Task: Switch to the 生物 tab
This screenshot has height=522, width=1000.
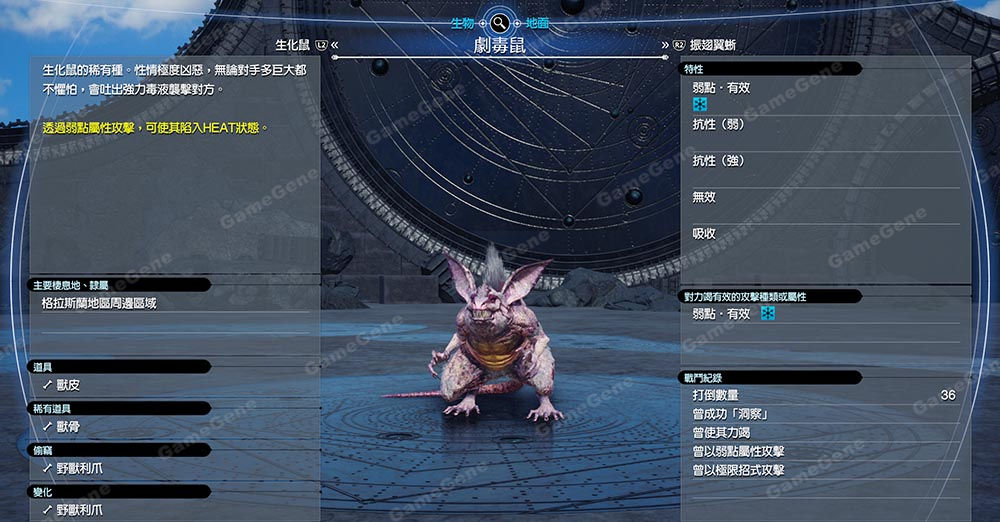Action: (x=462, y=22)
